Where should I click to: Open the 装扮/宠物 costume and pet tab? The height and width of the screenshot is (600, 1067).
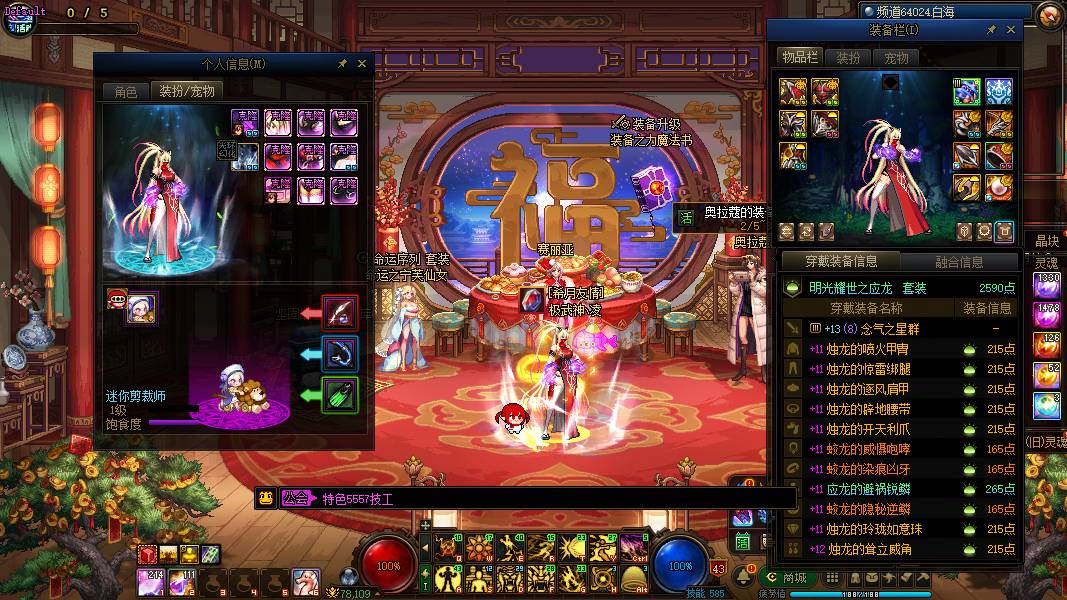click(187, 91)
